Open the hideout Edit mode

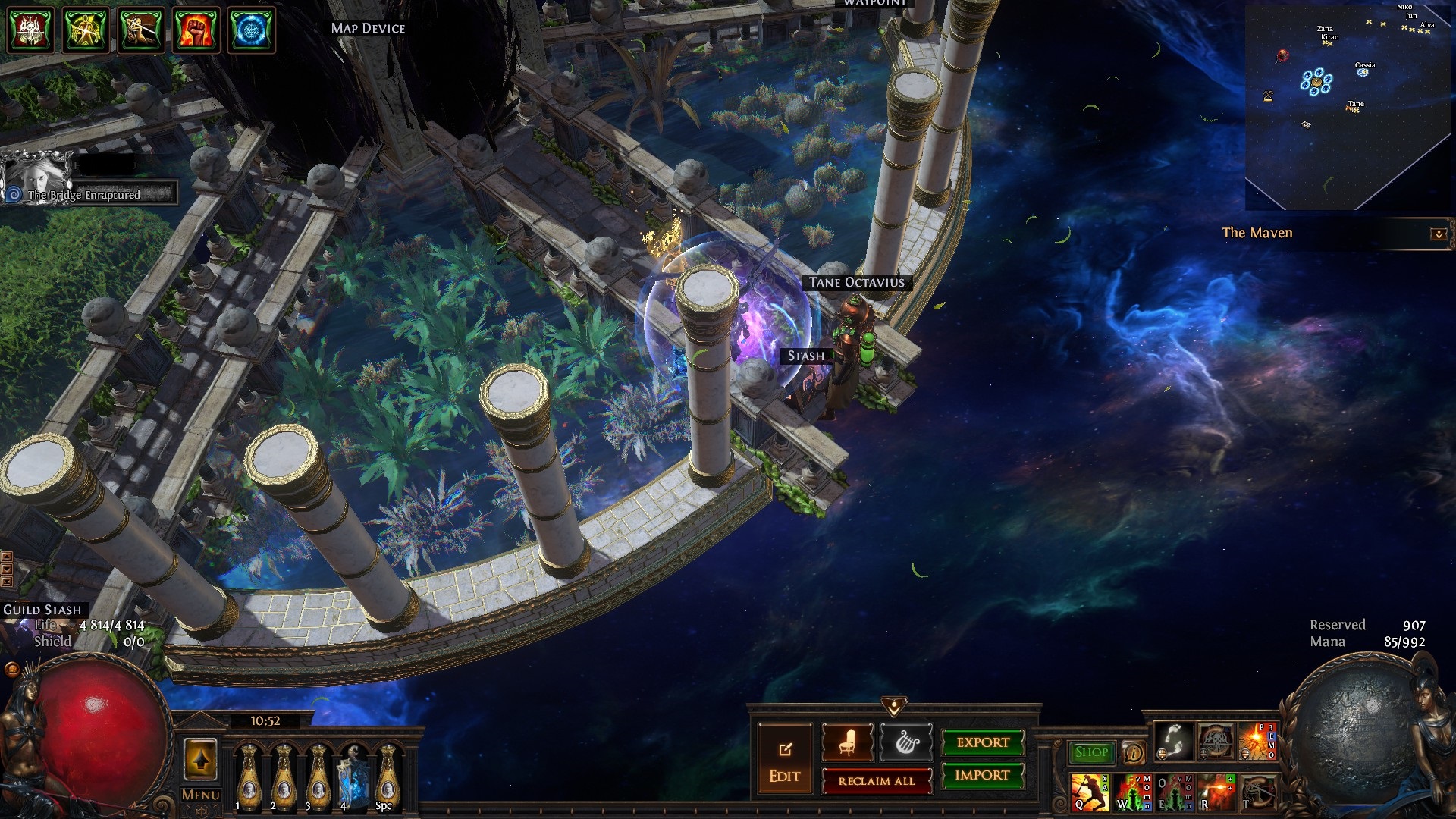[784, 761]
